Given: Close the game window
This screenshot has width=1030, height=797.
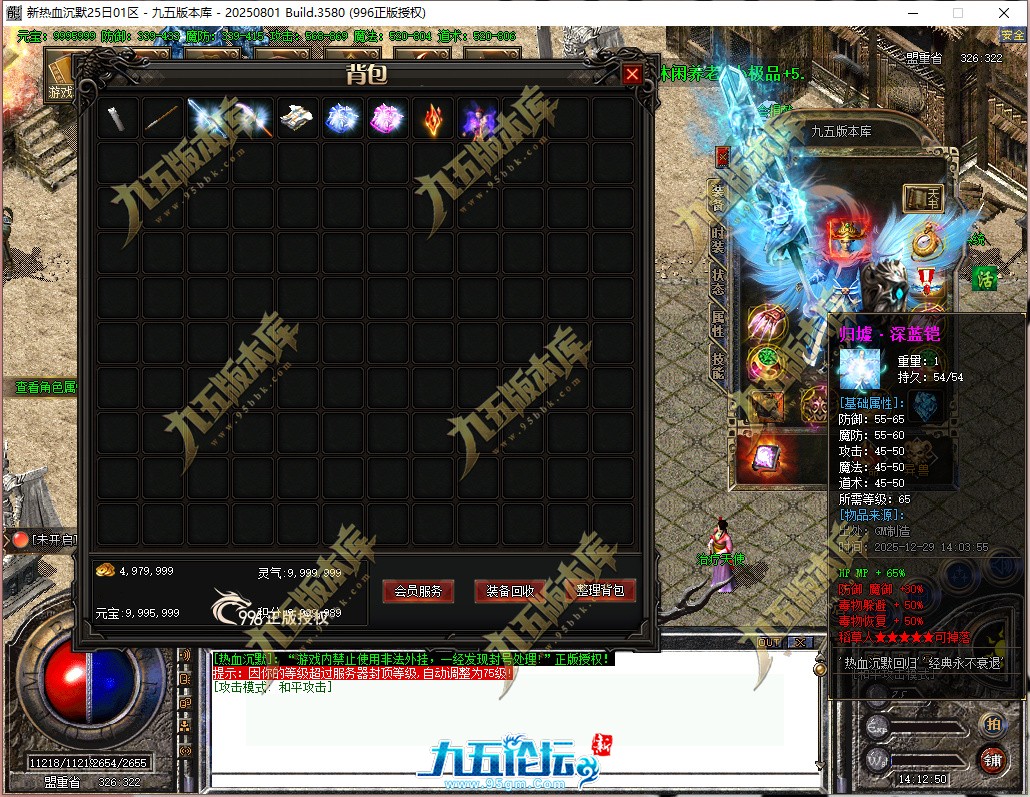Looking at the screenshot, I should coord(1003,13).
